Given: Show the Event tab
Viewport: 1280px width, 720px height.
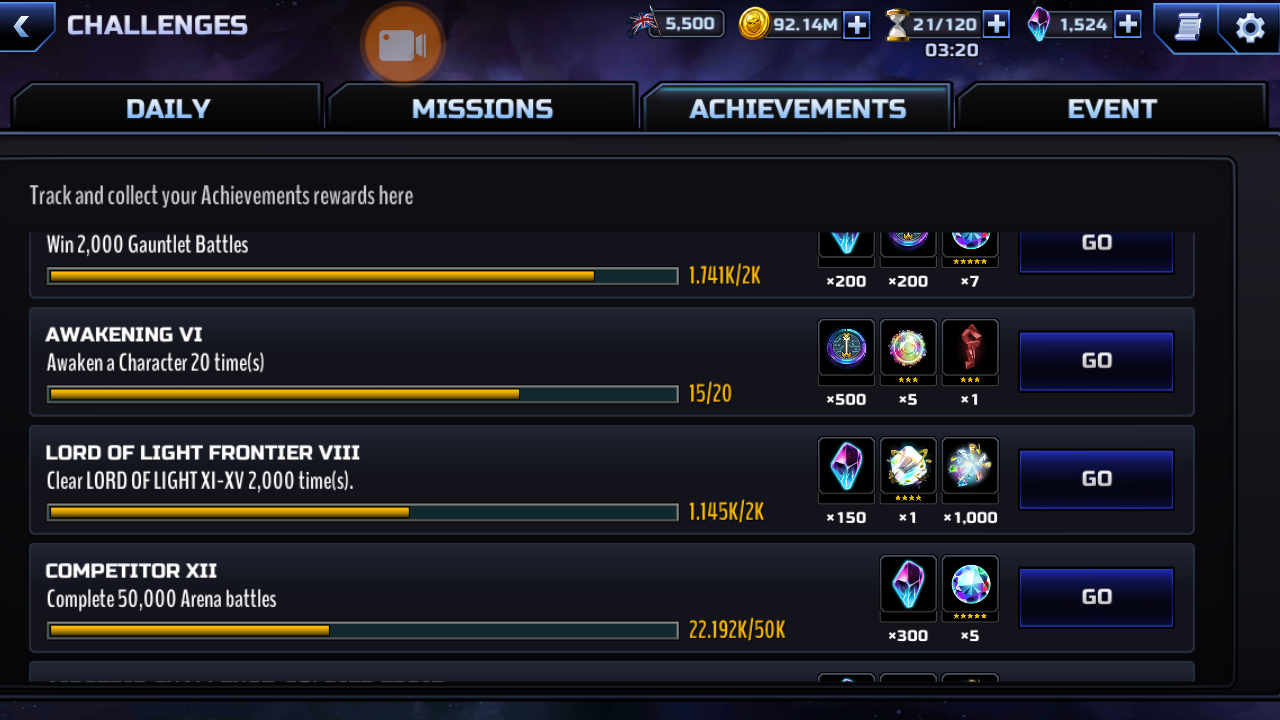Looking at the screenshot, I should pos(1111,108).
